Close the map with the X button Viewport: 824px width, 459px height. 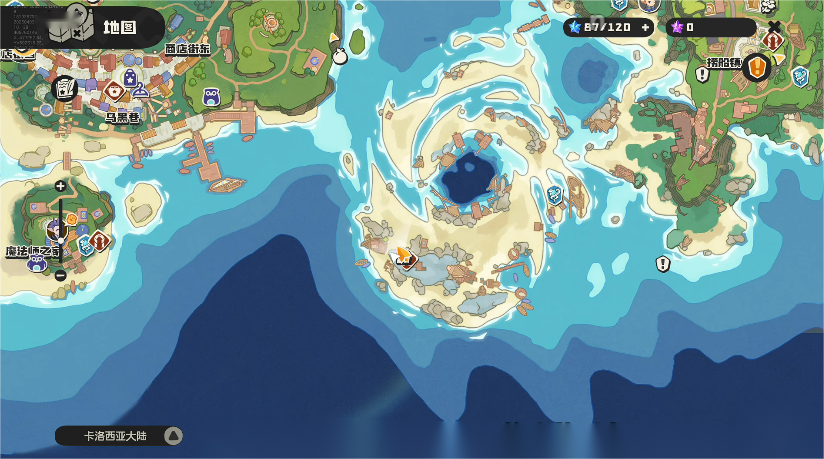pyautogui.click(x=774, y=26)
